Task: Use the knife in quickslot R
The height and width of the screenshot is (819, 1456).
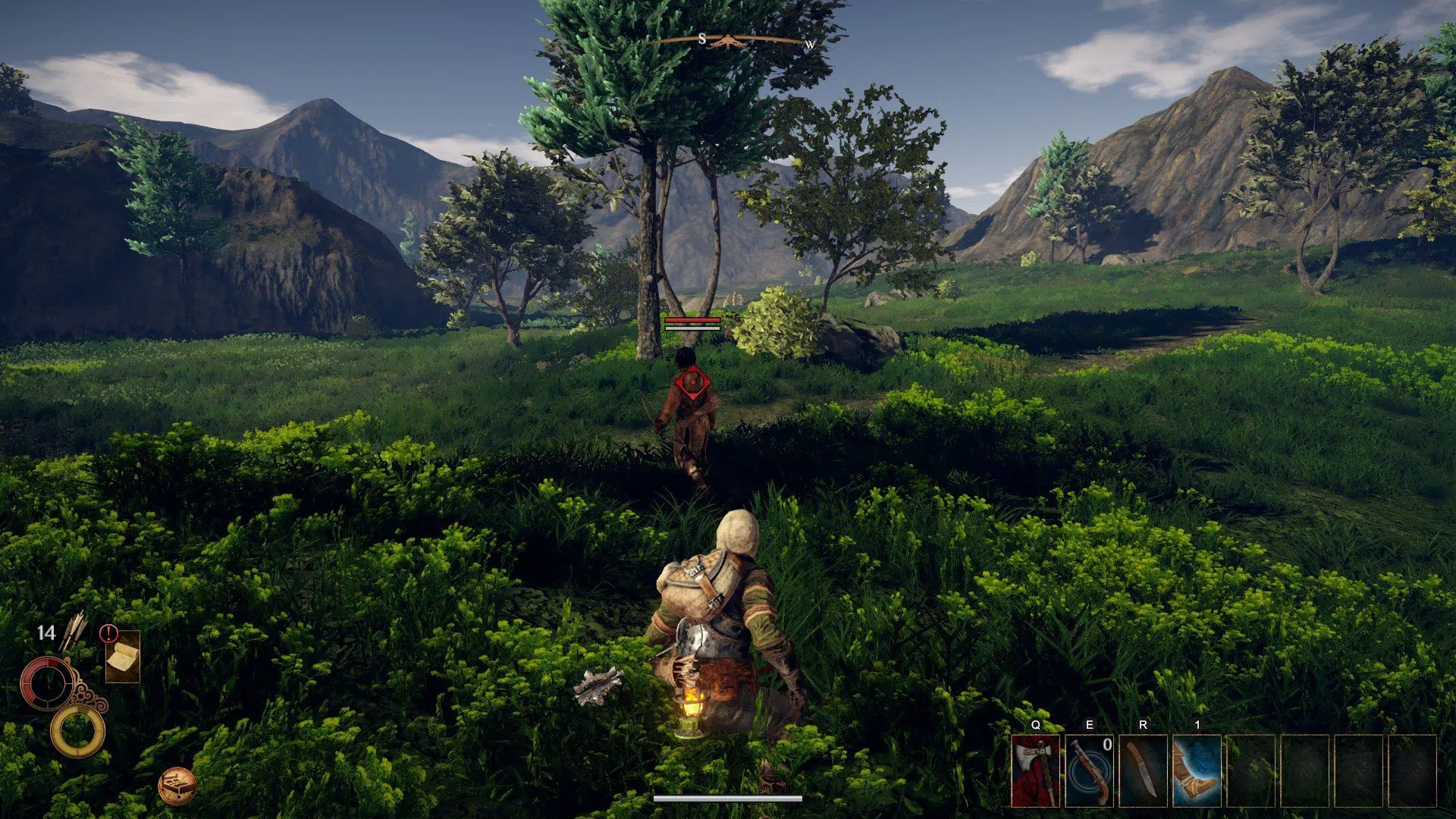Action: 1144,770
